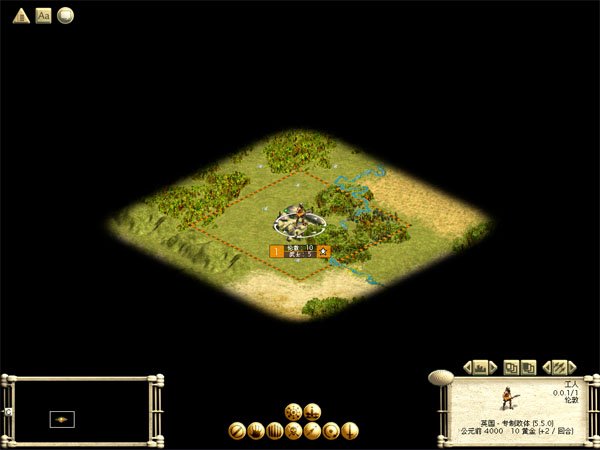Open the Civilopedia "Aa" button
This screenshot has height=450, width=600.
(43, 15)
